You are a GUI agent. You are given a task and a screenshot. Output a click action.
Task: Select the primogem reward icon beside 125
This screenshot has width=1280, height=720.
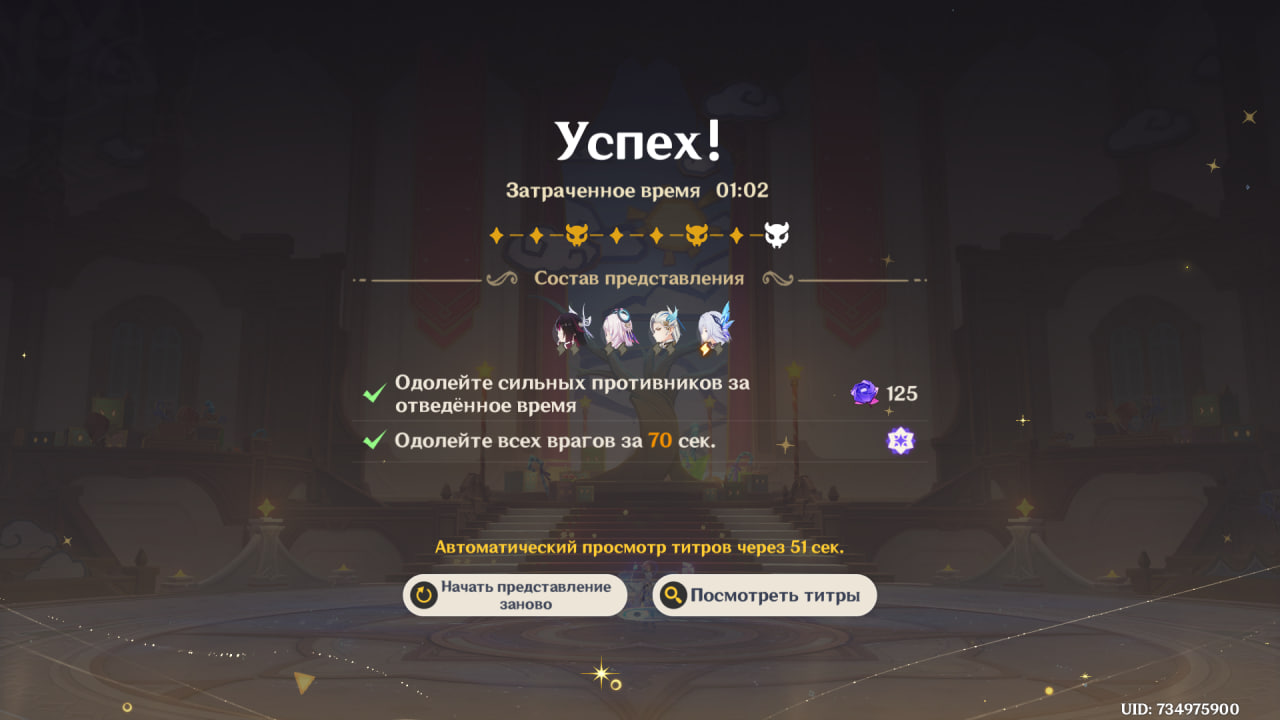(864, 393)
